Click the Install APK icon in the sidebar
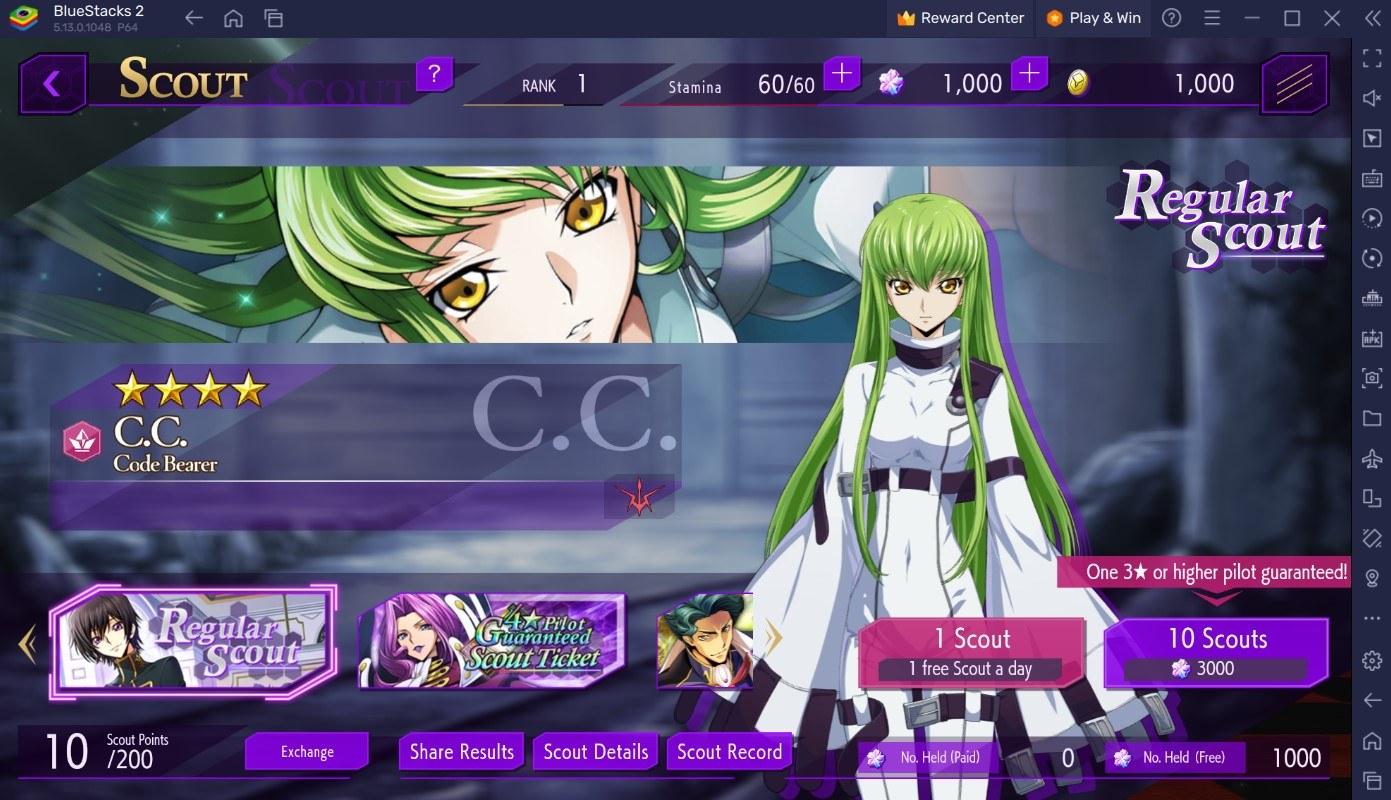This screenshot has width=1391, height=800. tap(1371, 339)
